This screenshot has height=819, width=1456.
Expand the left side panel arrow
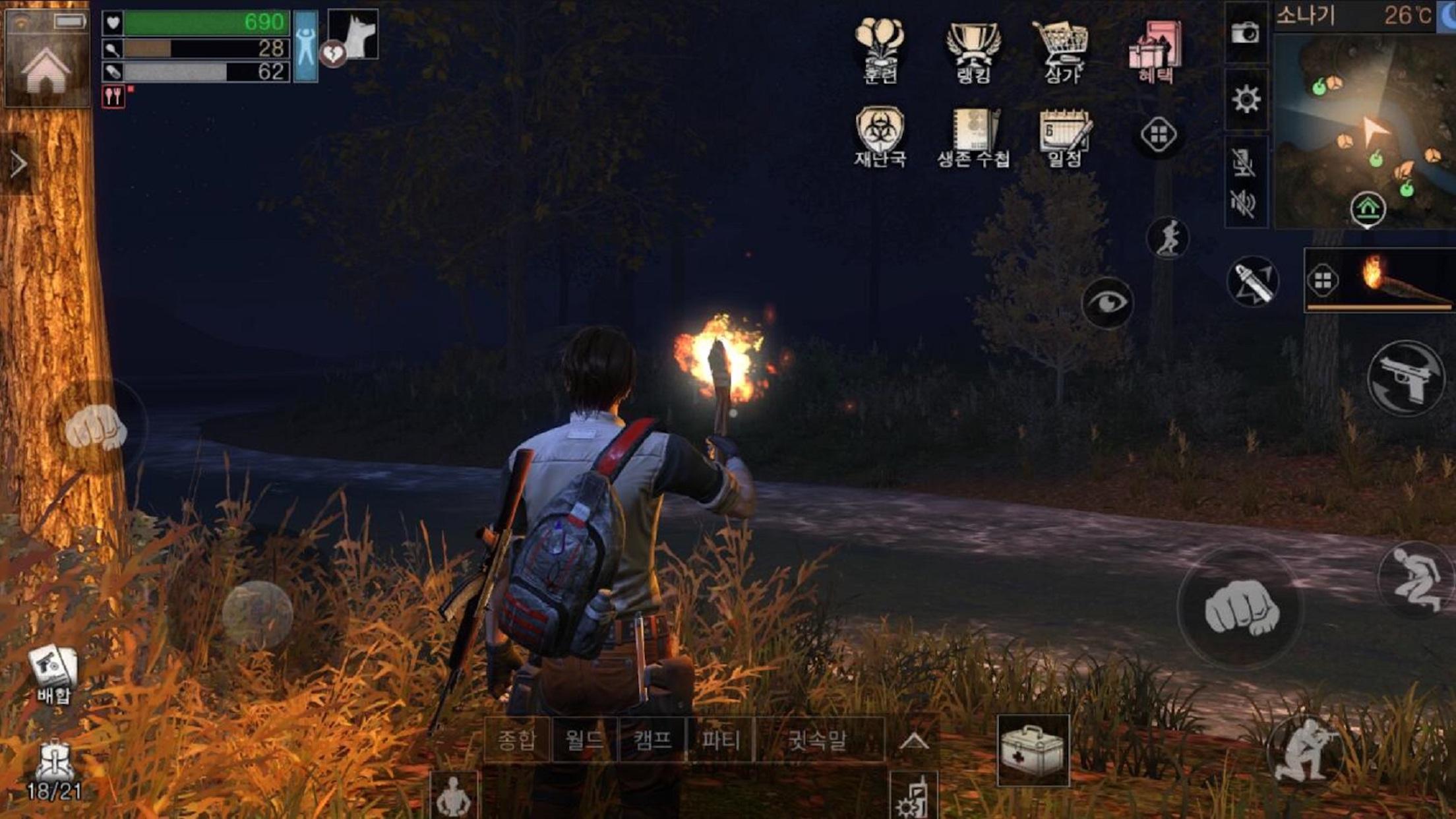[20, 161]
